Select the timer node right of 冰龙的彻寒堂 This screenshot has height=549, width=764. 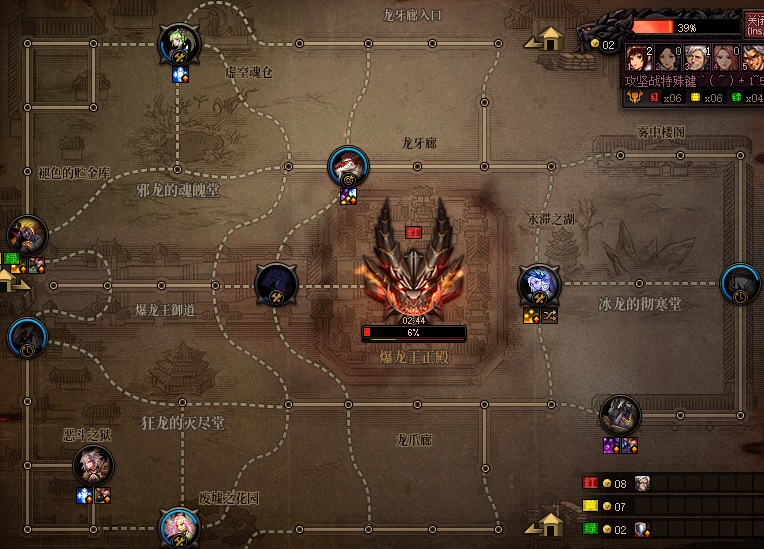click(741, 284)
